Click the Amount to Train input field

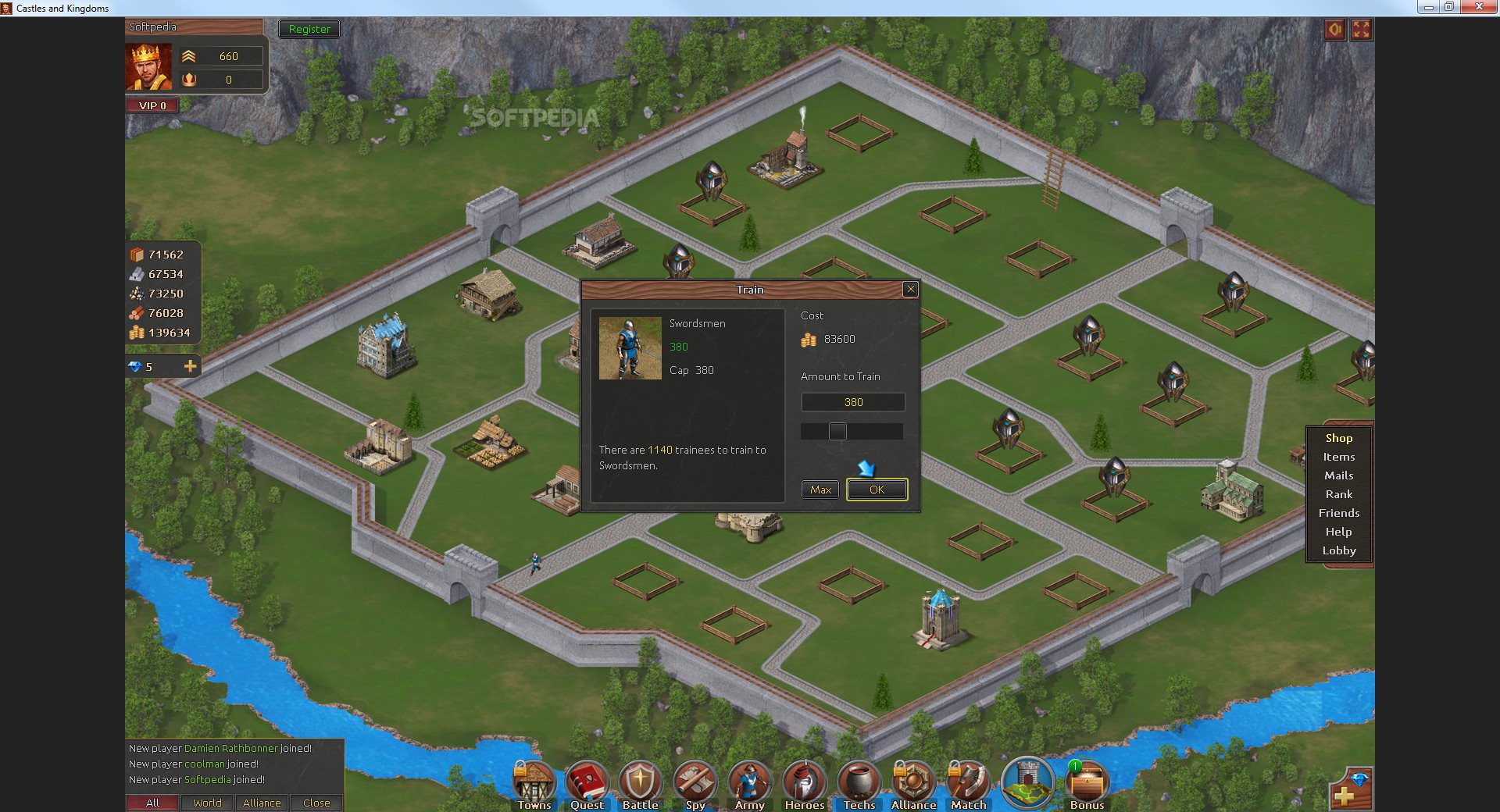853,402
